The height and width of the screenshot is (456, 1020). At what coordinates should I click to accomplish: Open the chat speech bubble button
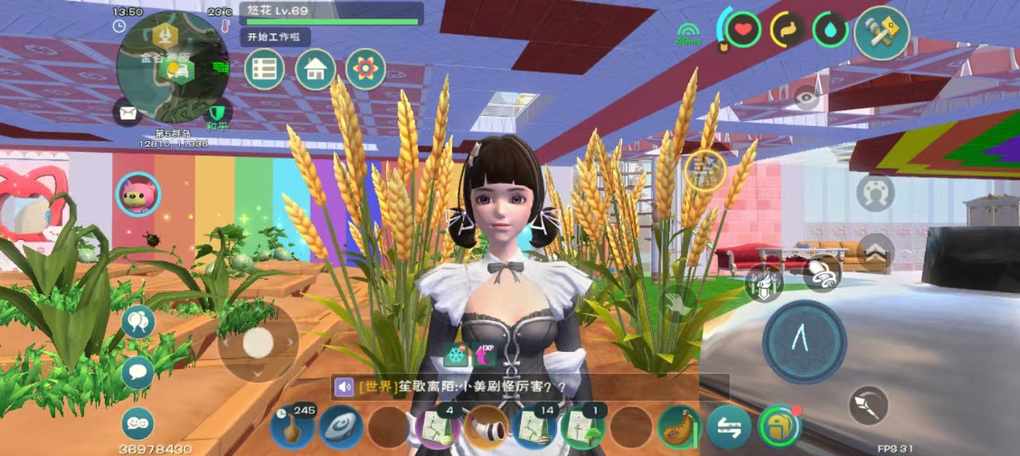point(138,373)
